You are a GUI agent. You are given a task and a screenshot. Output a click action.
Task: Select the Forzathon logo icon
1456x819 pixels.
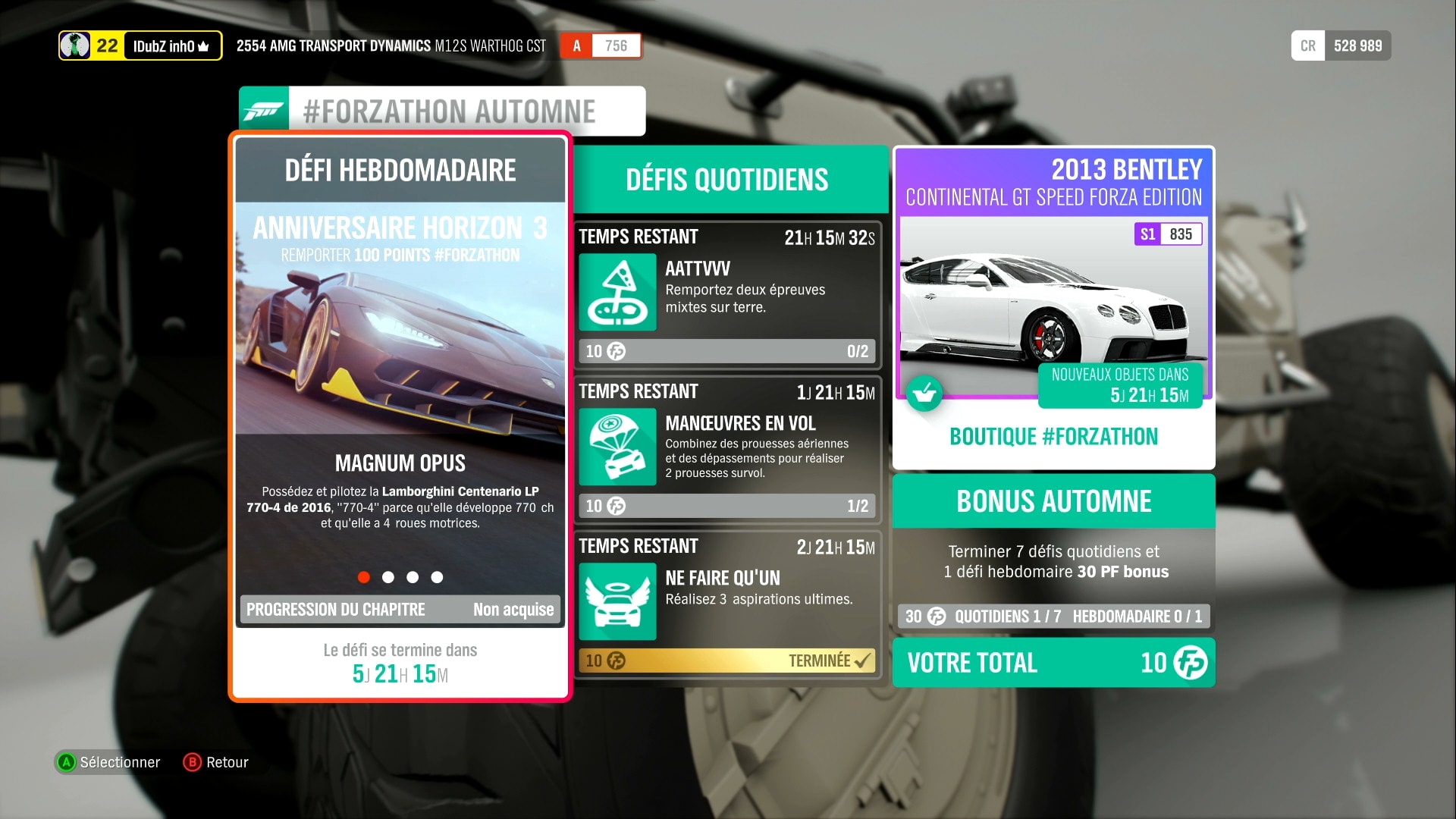click(263, 110)
